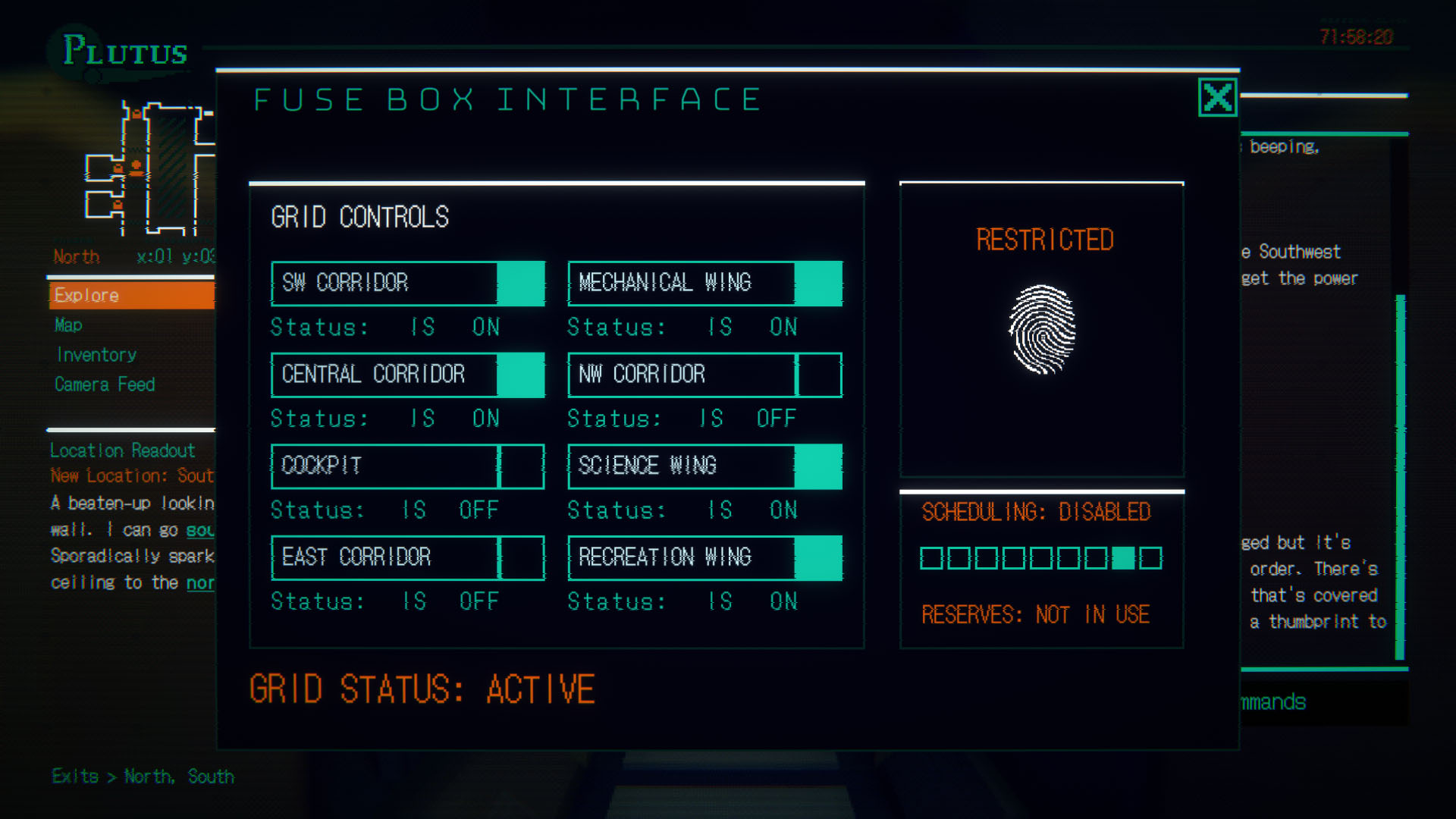Image resolution: width=1456 pixels, height=819 pixels.
Task: Disable the Science Wing power
Action: [x=819, y=466]
